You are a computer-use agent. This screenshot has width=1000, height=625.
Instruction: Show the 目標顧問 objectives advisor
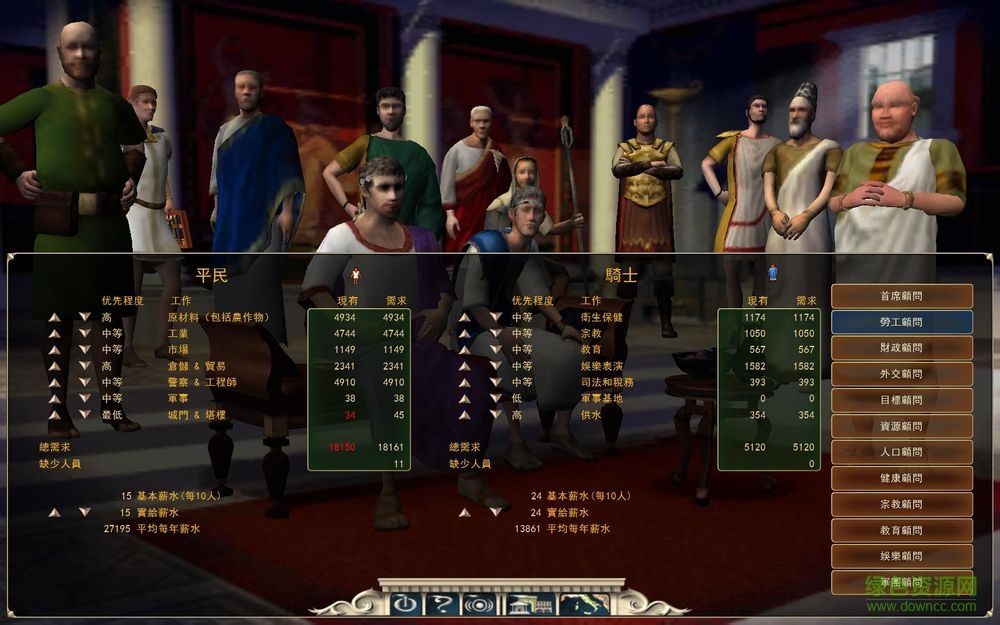901,400
